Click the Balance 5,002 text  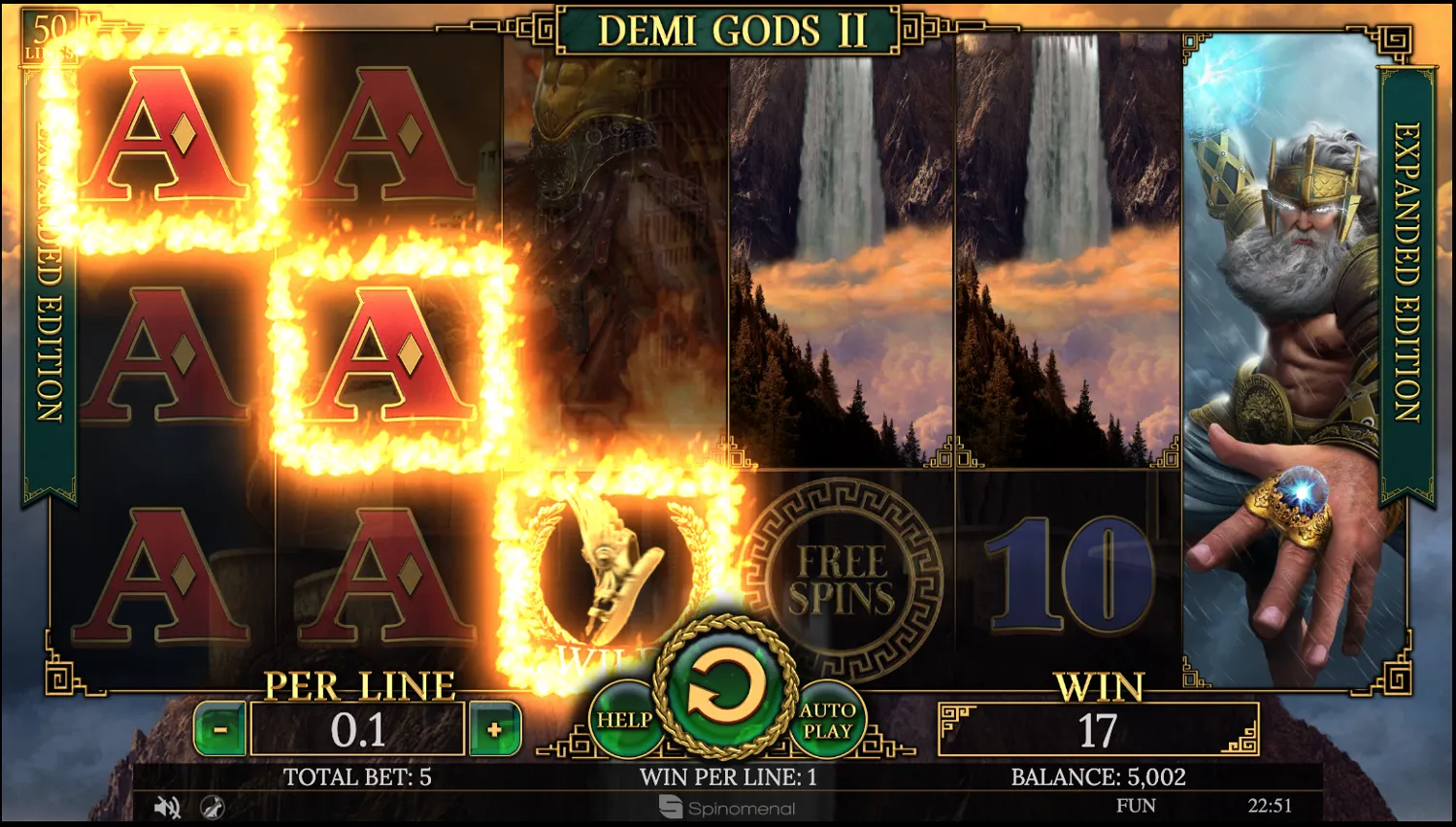tap(1098, 777)
